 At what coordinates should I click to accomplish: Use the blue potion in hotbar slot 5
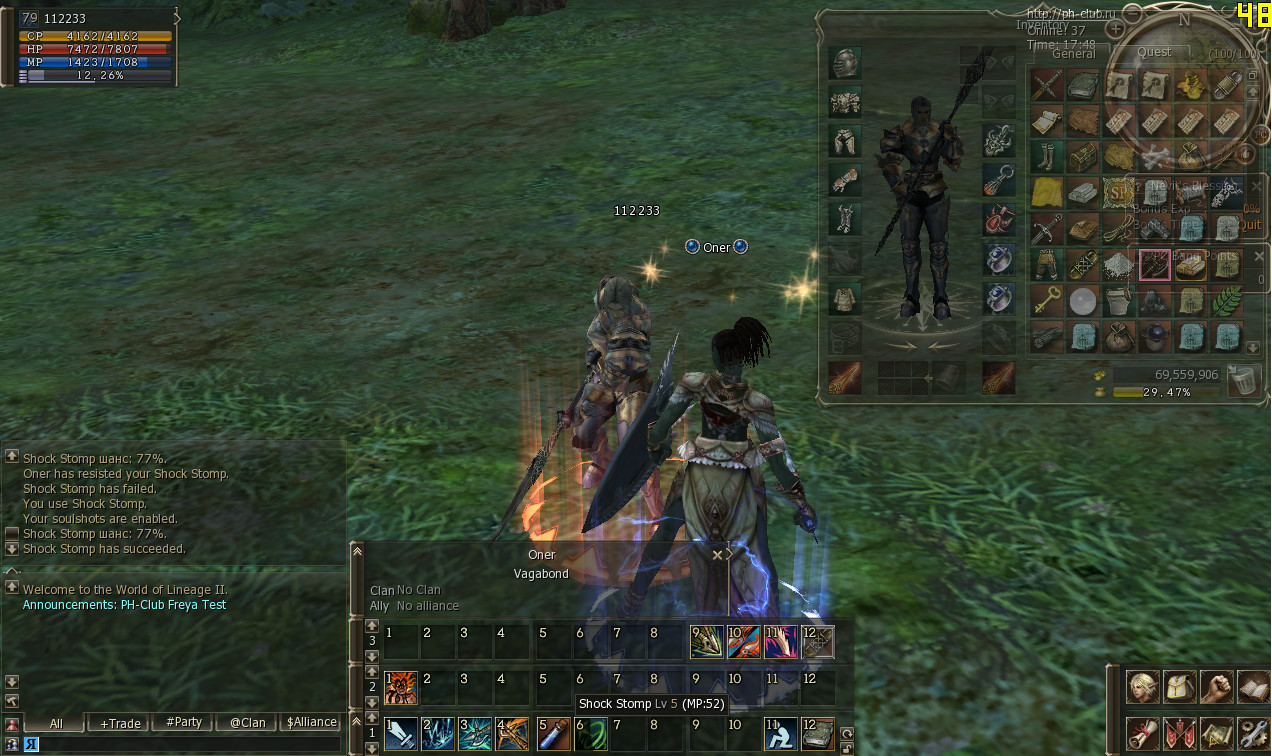(553, 734)
